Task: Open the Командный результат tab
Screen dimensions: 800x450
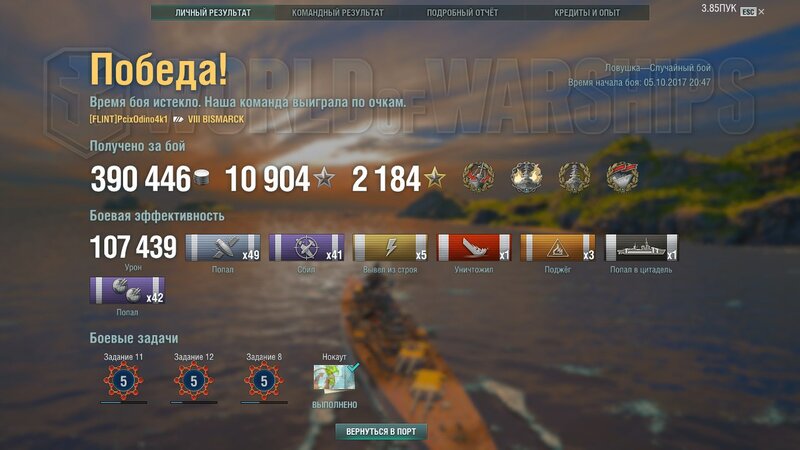Action: click(x=337, y=13)
